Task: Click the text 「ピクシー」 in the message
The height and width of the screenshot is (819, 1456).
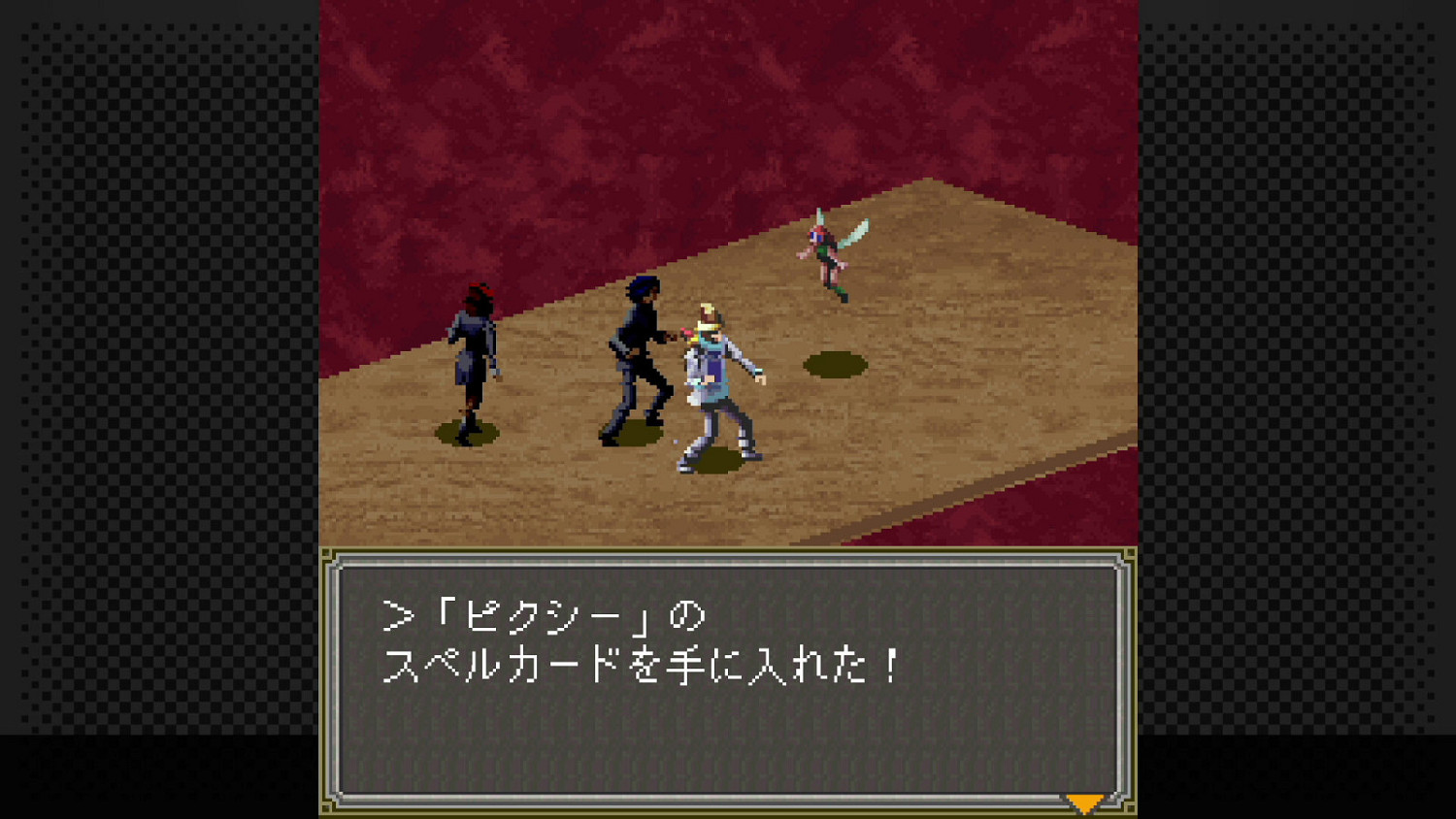Action: coord(544,612)
